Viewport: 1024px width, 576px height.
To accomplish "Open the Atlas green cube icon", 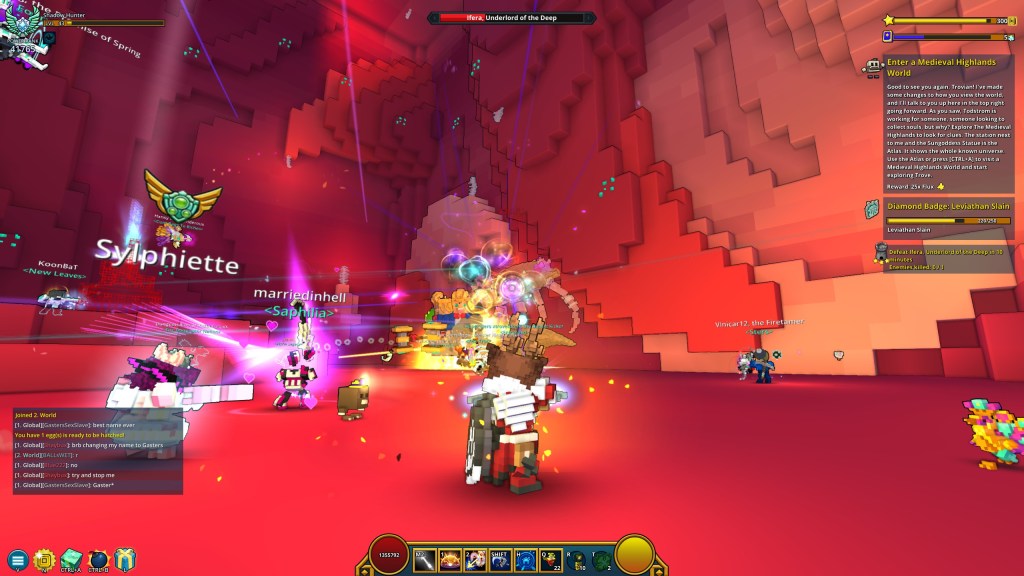I will (x=71, y=560).
